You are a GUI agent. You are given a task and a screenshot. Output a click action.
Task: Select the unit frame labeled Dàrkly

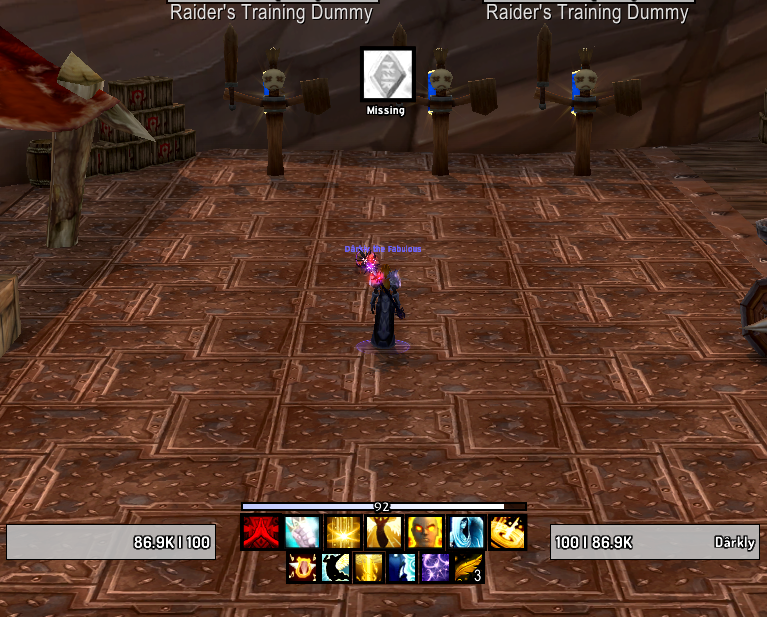(655, 542)
